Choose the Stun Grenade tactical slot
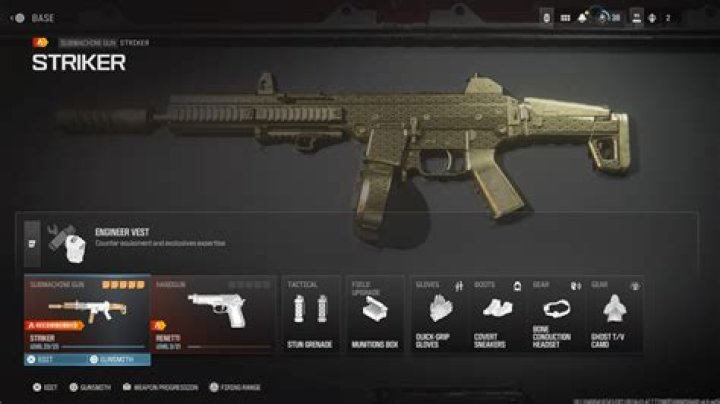 309,314
